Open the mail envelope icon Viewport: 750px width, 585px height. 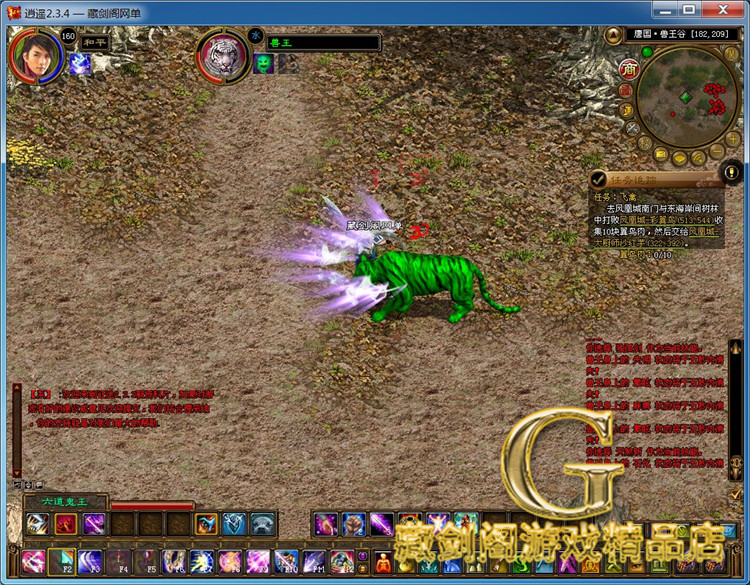pos(661,155)
